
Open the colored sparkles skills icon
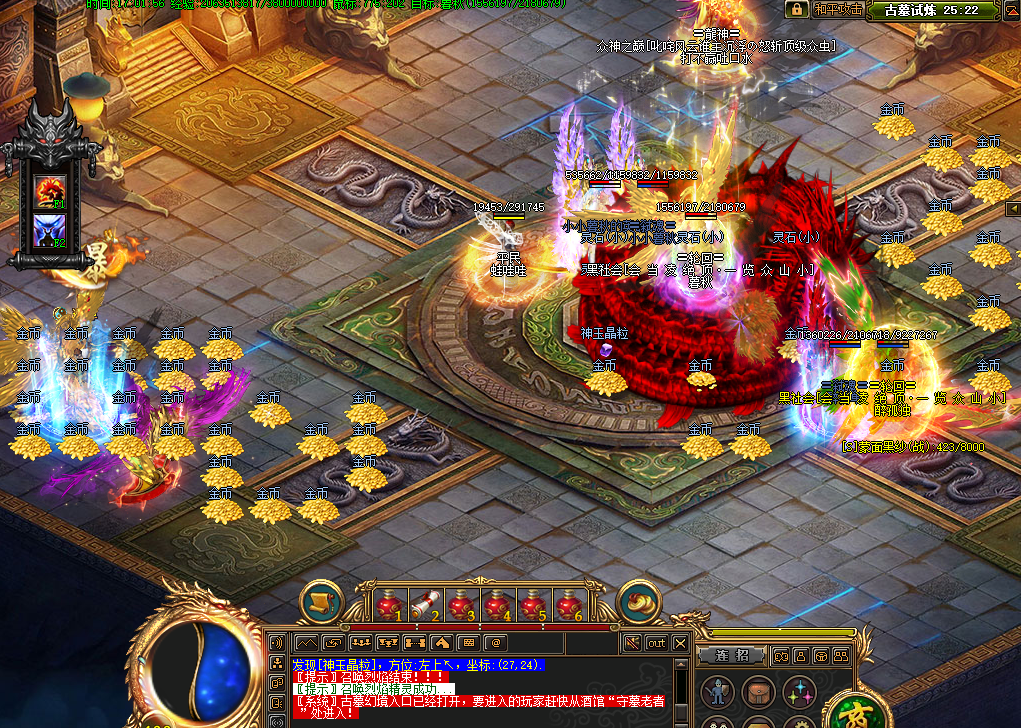point(798,691)
